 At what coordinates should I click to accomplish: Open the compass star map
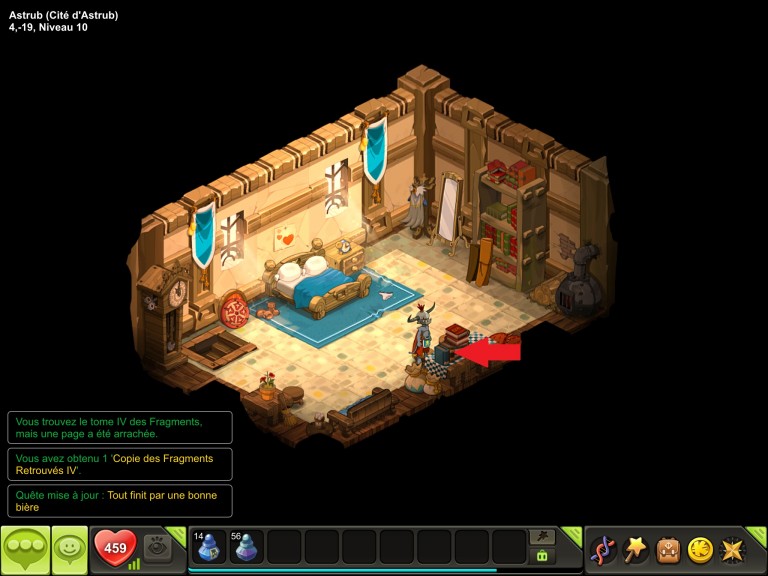[733, 549]
